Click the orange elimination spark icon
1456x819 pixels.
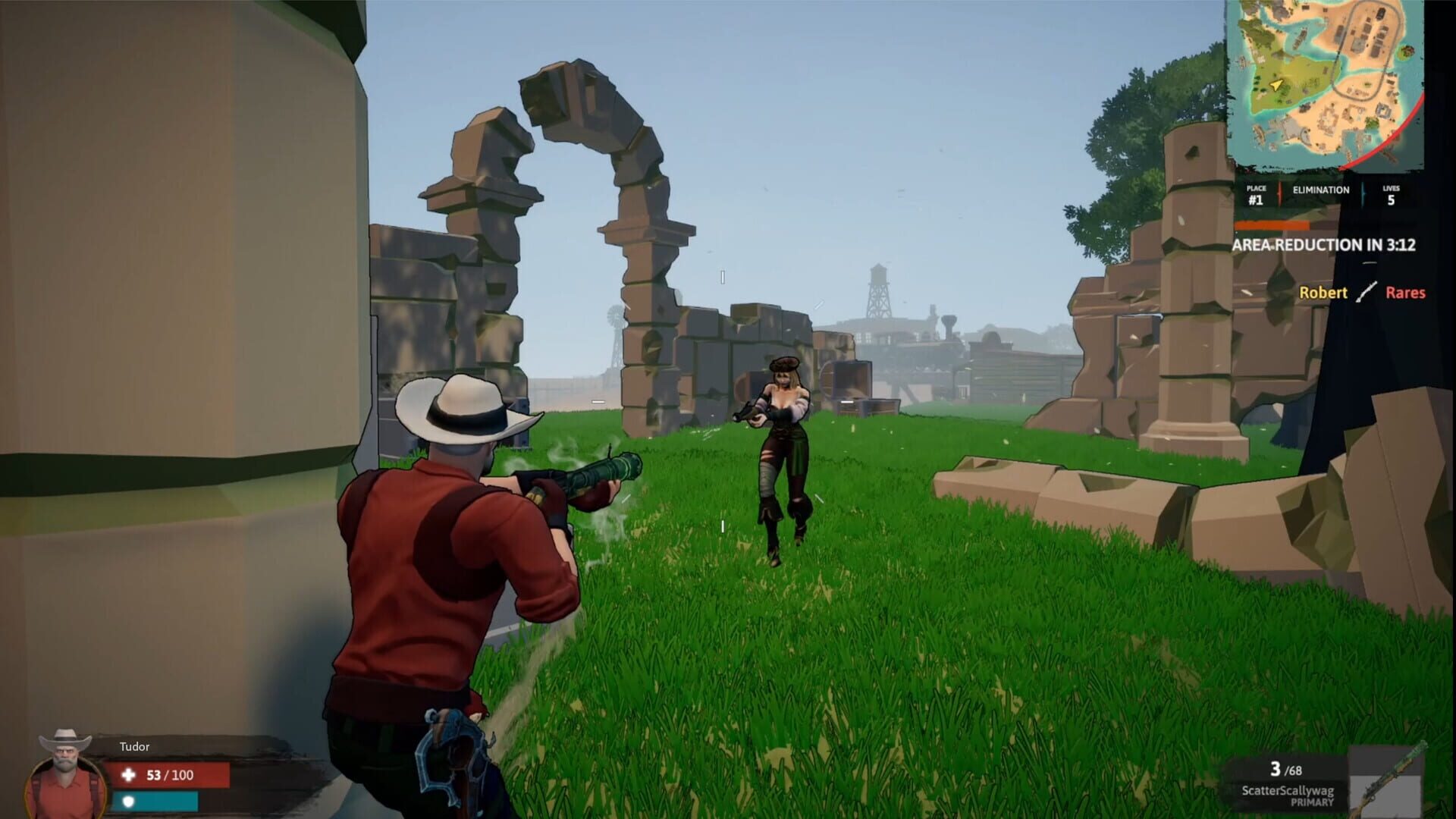(x=1279, y=195)
